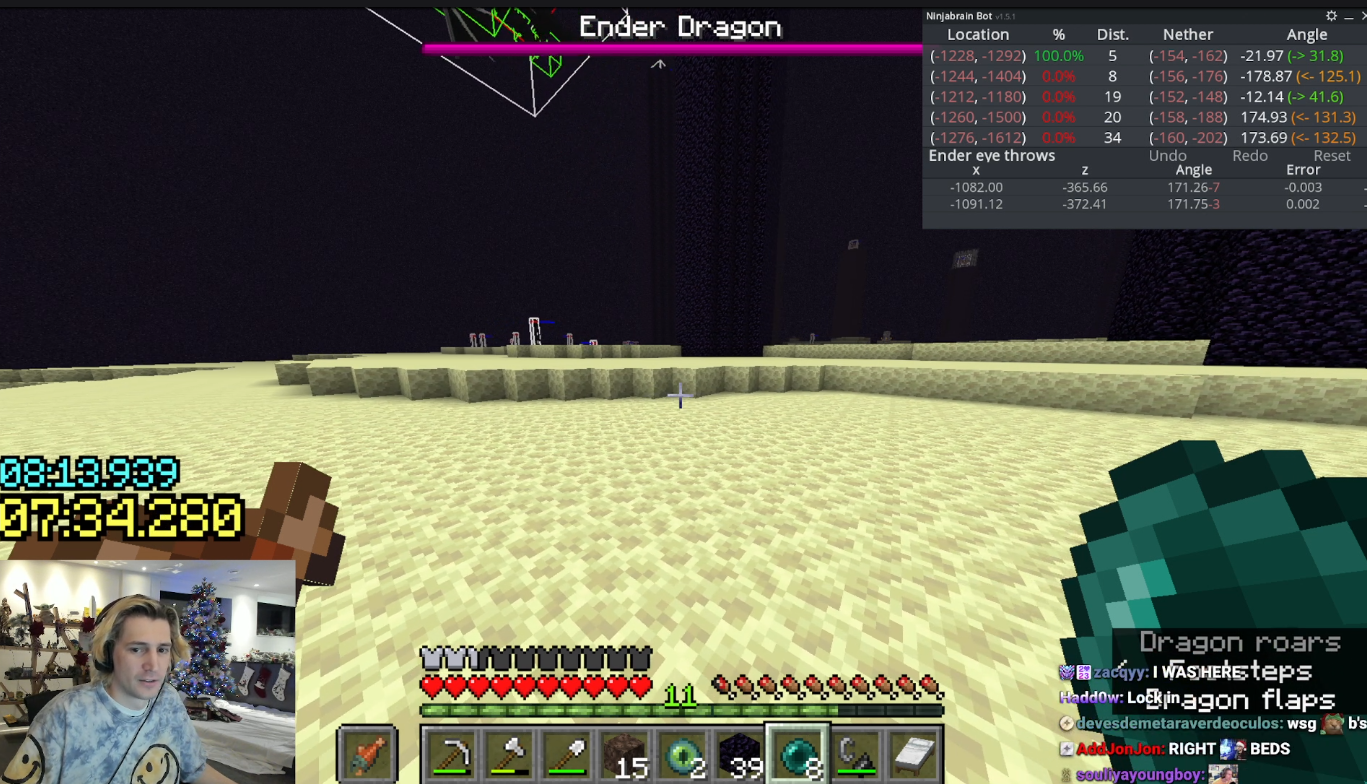Select the ender pearl hotbar slot
1367x784 pixels.
point(797,753)
